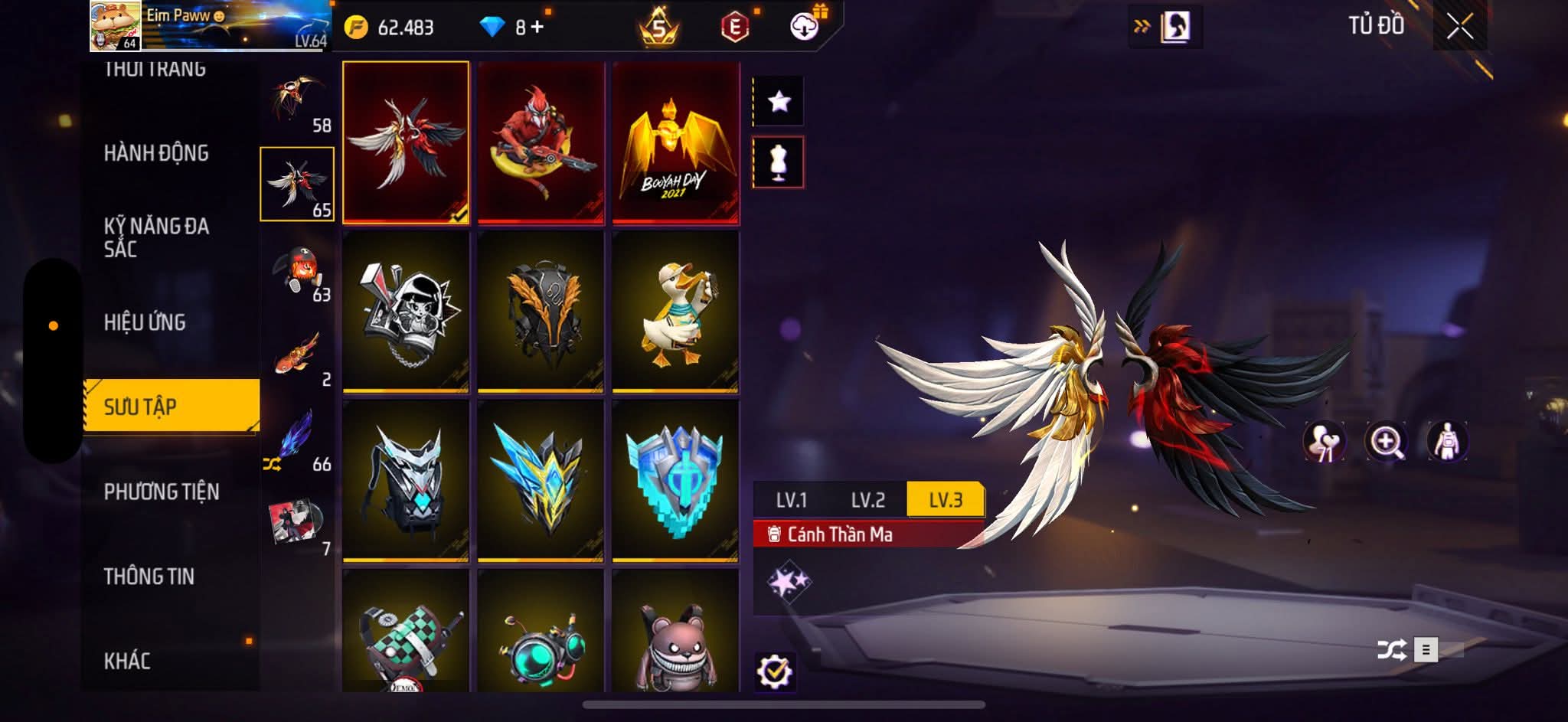Open the favorites star filter
The image size is (1568, 722).
(779, 101)
